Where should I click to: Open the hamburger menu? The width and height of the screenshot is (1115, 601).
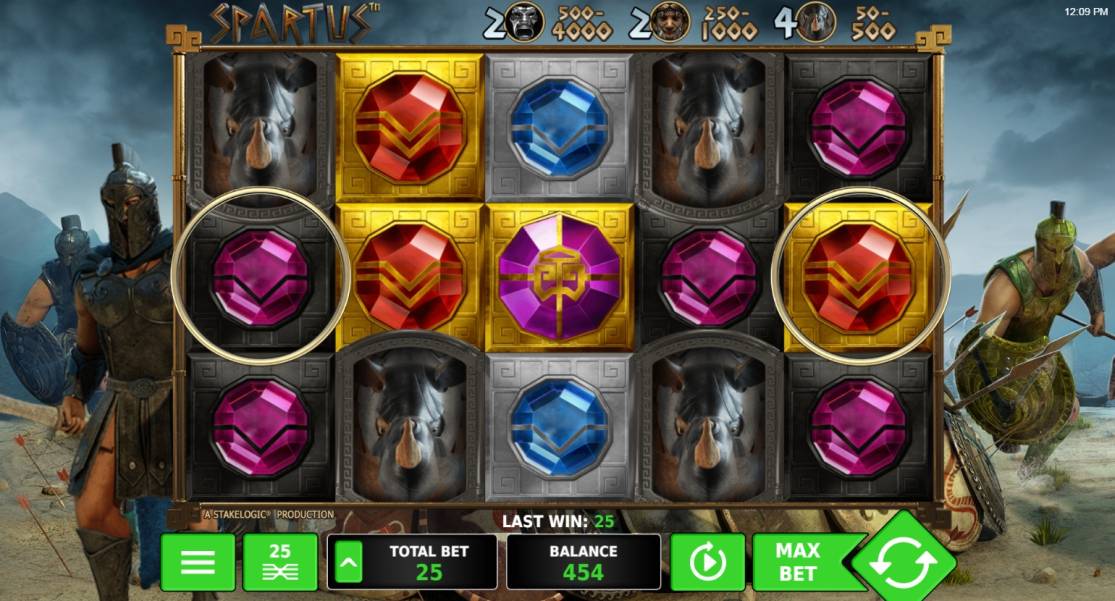click(198, 562)
